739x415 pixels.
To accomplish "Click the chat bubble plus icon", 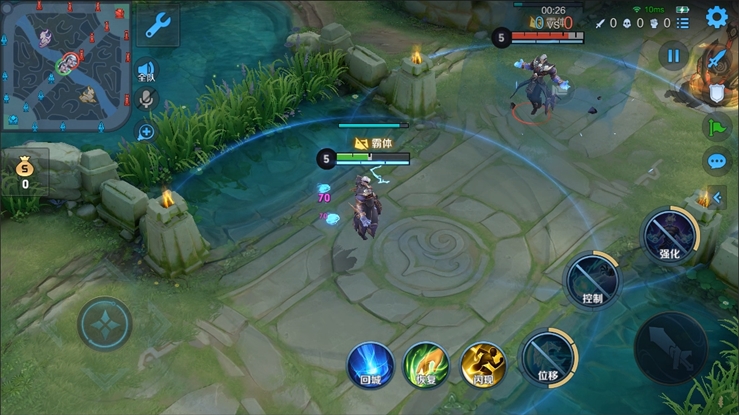I will (x=146, y=131).
